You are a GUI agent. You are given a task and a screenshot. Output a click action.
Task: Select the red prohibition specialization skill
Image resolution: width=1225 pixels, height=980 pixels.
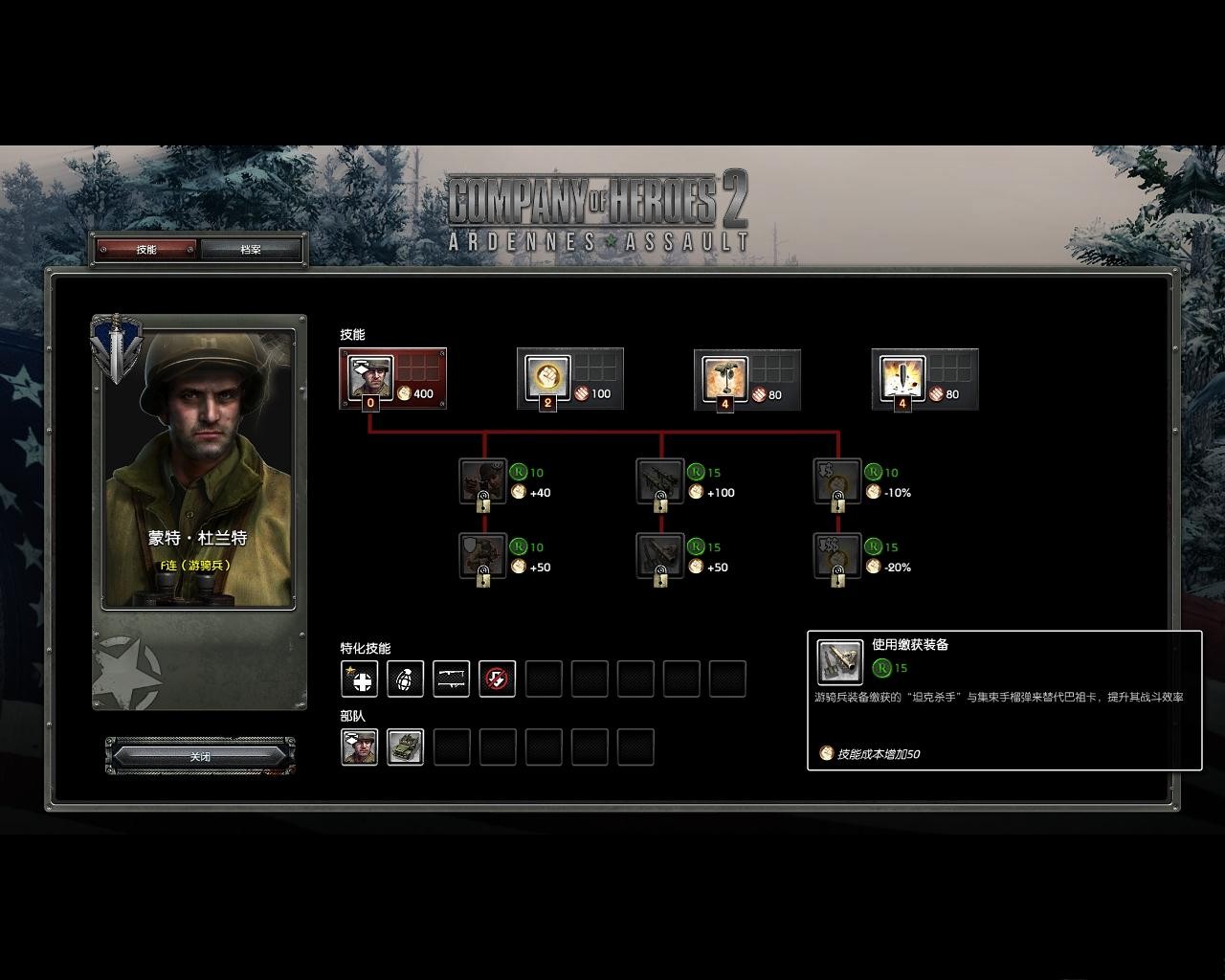[x=498, y=679]
